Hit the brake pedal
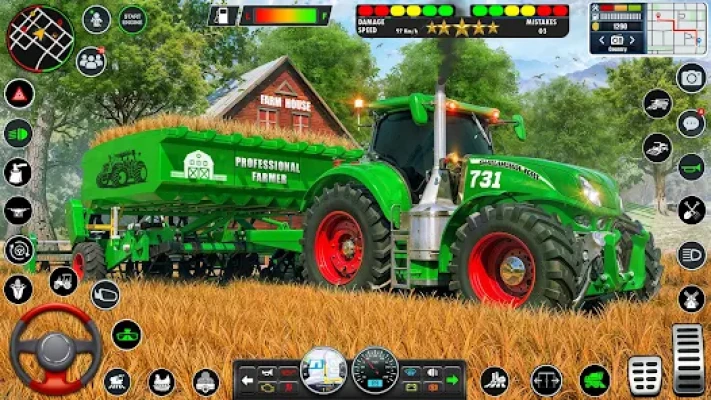Viewport: 711px width, 400px height. (x=645, y=375)
